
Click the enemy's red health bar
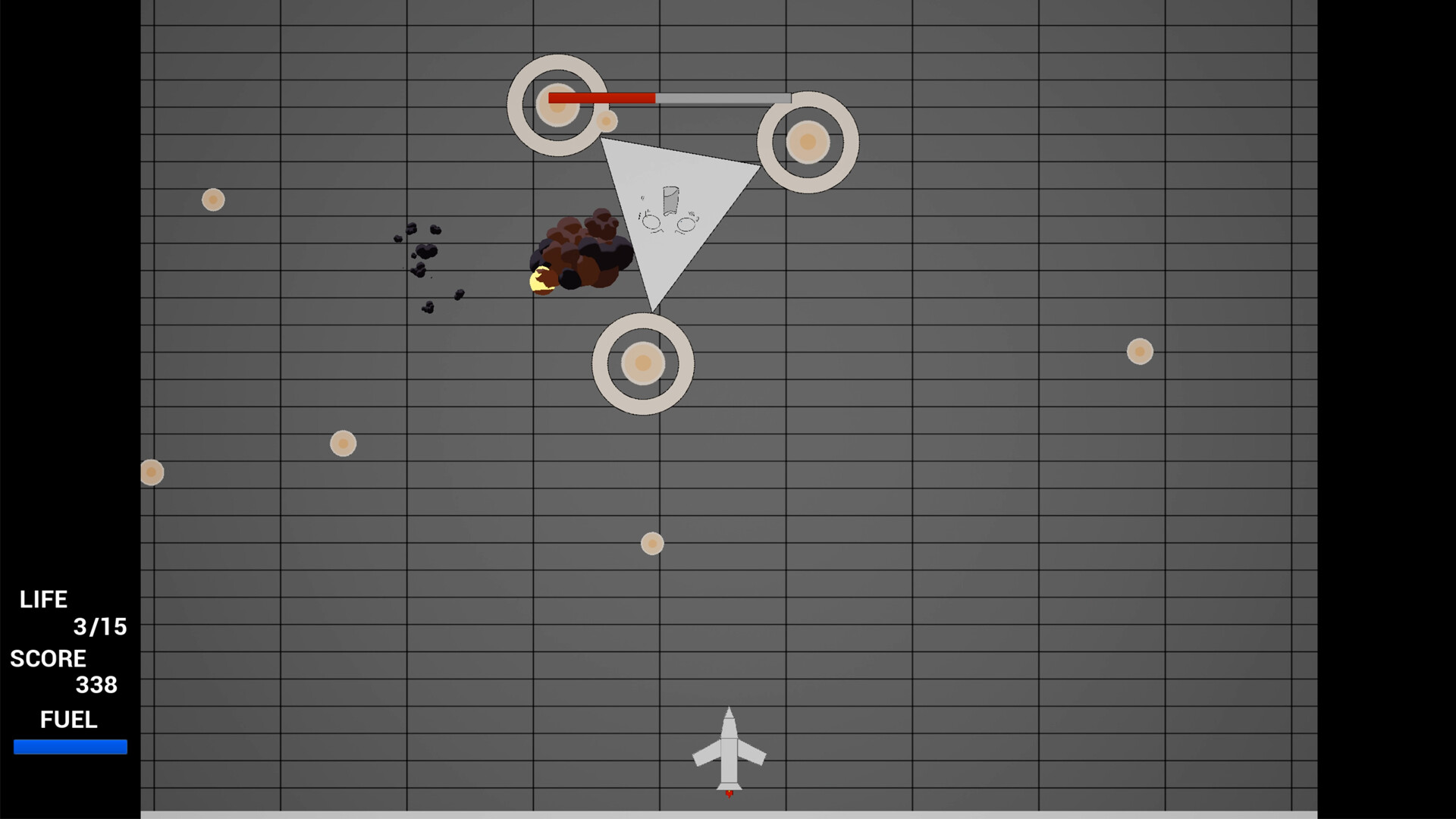point(601,97)
